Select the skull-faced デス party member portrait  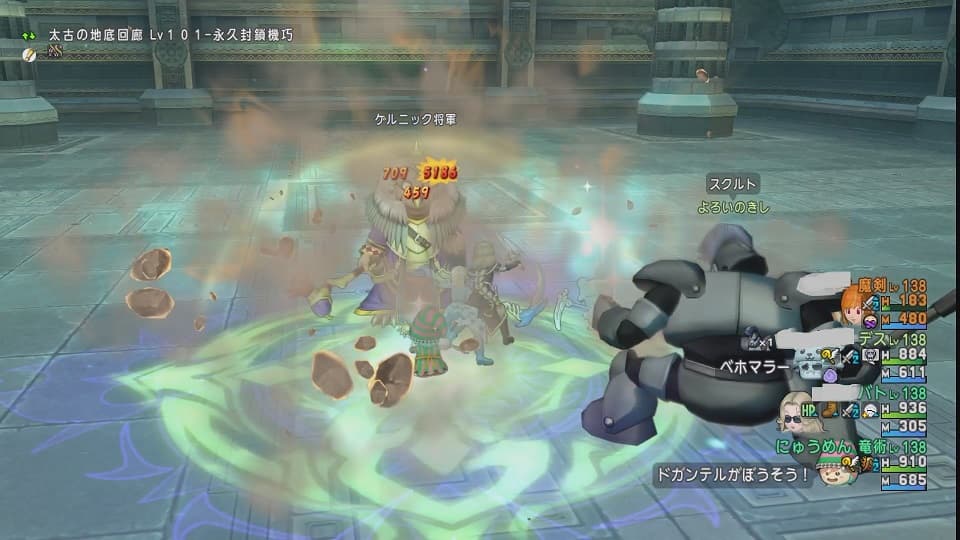(809, 364)
